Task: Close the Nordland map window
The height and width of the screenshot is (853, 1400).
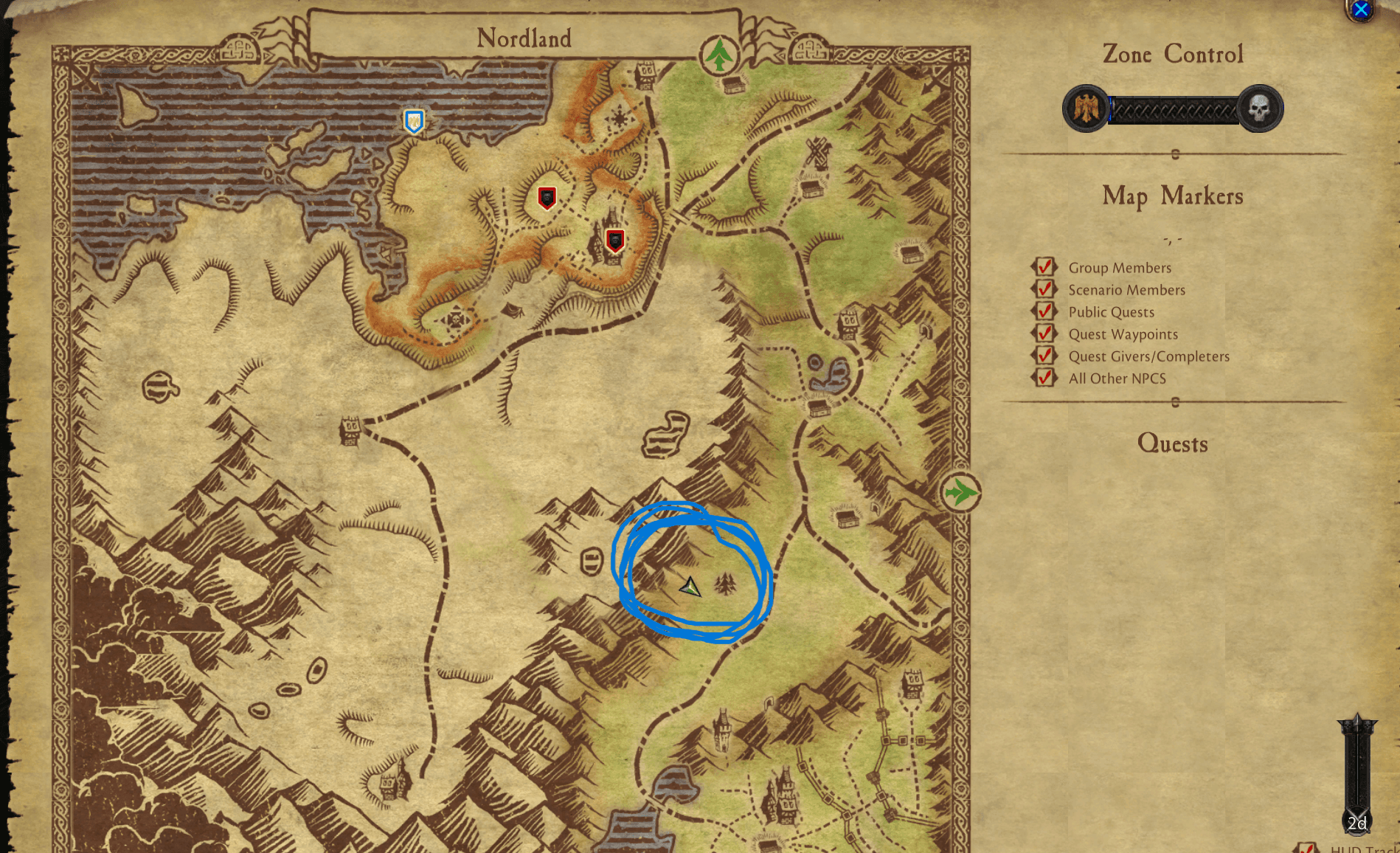Action: [x=1361, y=10]
